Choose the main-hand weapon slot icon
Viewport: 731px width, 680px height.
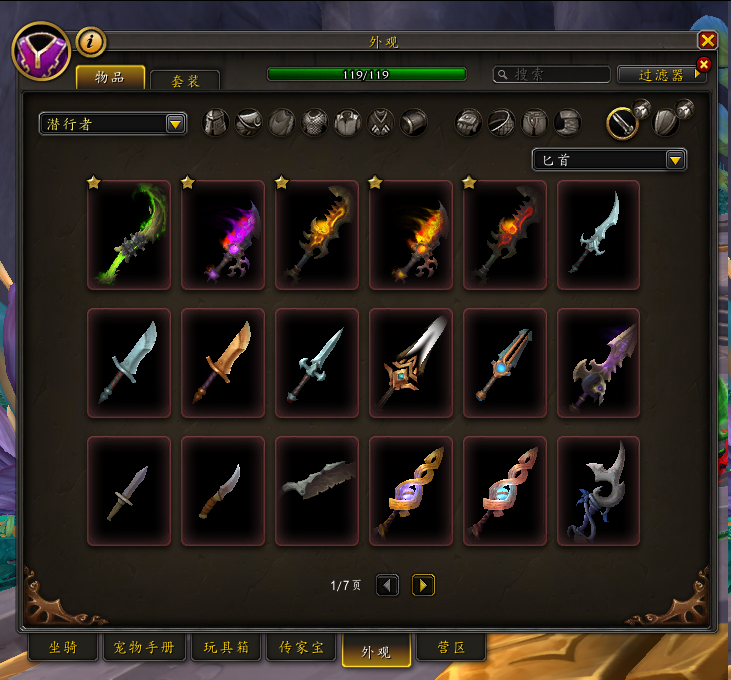[x=623, y=122]
